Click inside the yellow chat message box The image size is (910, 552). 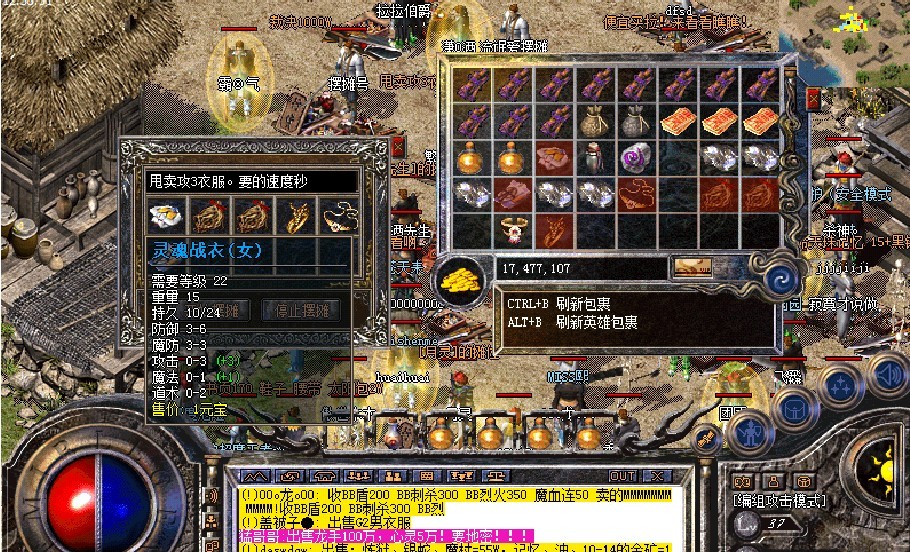click(x=450, y=508)
